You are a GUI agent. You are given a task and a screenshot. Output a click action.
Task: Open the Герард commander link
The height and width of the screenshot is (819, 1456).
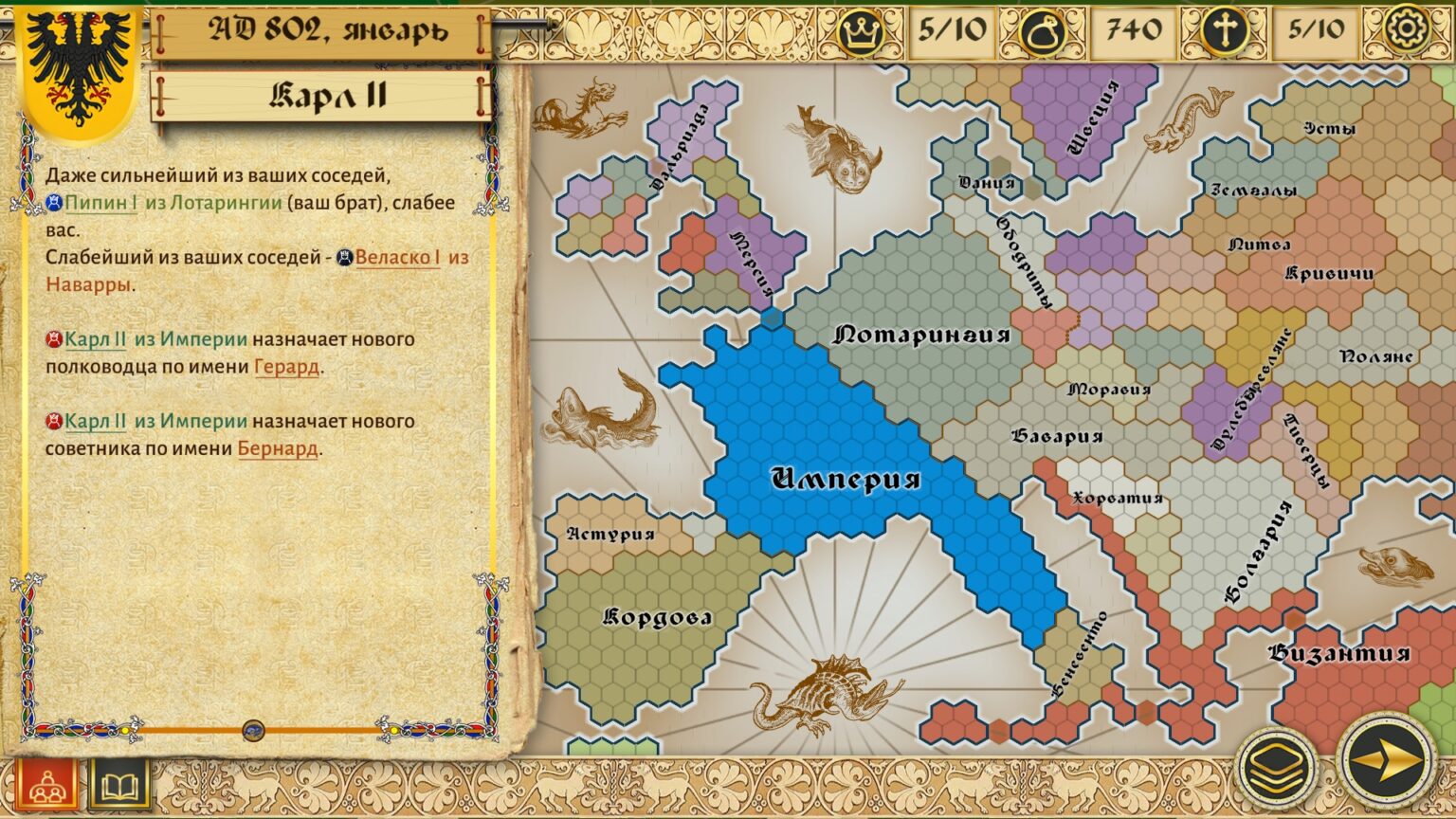[286, 367]
